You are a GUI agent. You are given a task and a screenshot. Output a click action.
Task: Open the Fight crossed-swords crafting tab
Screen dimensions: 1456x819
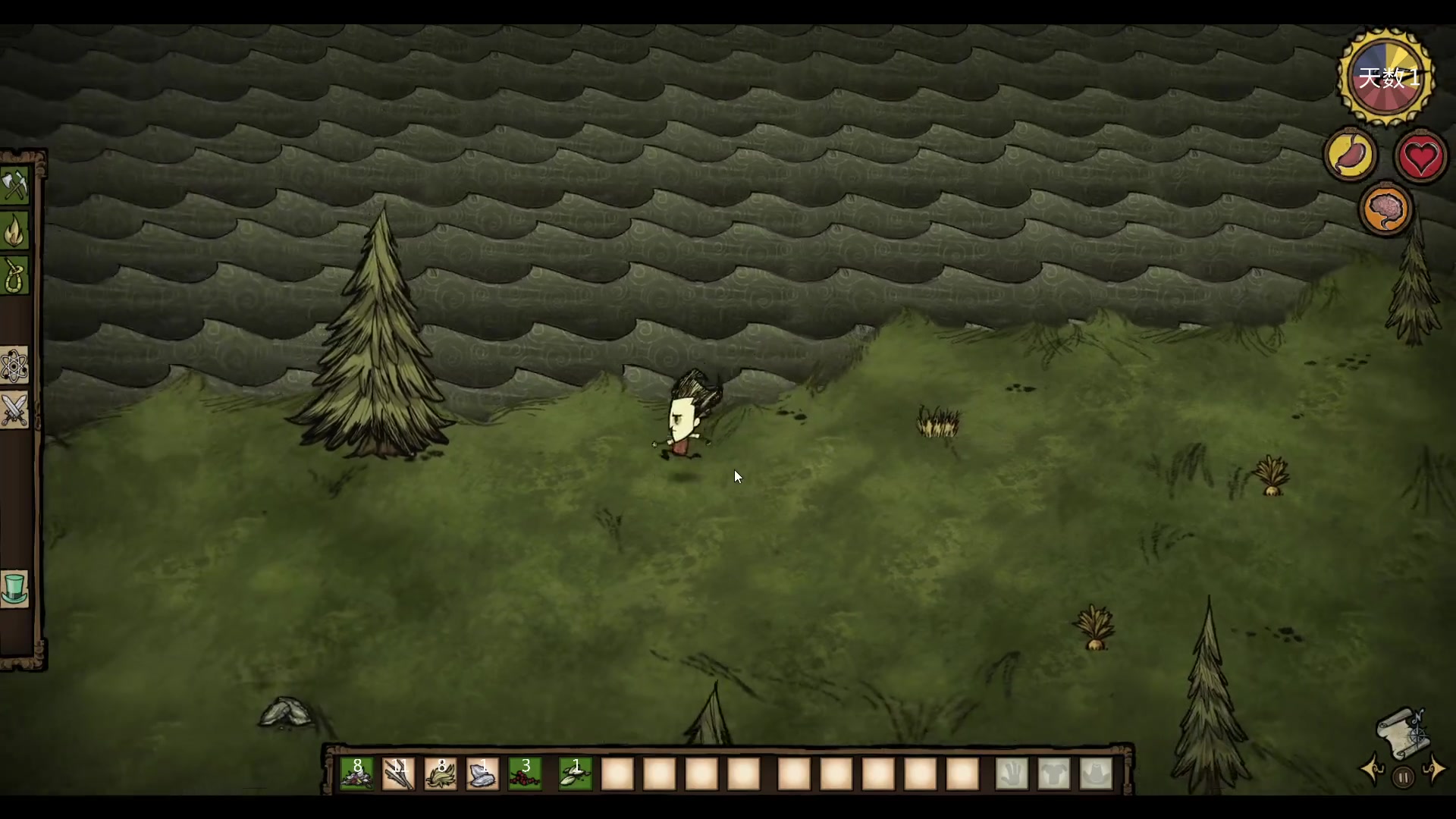click(x=15, y=410)
